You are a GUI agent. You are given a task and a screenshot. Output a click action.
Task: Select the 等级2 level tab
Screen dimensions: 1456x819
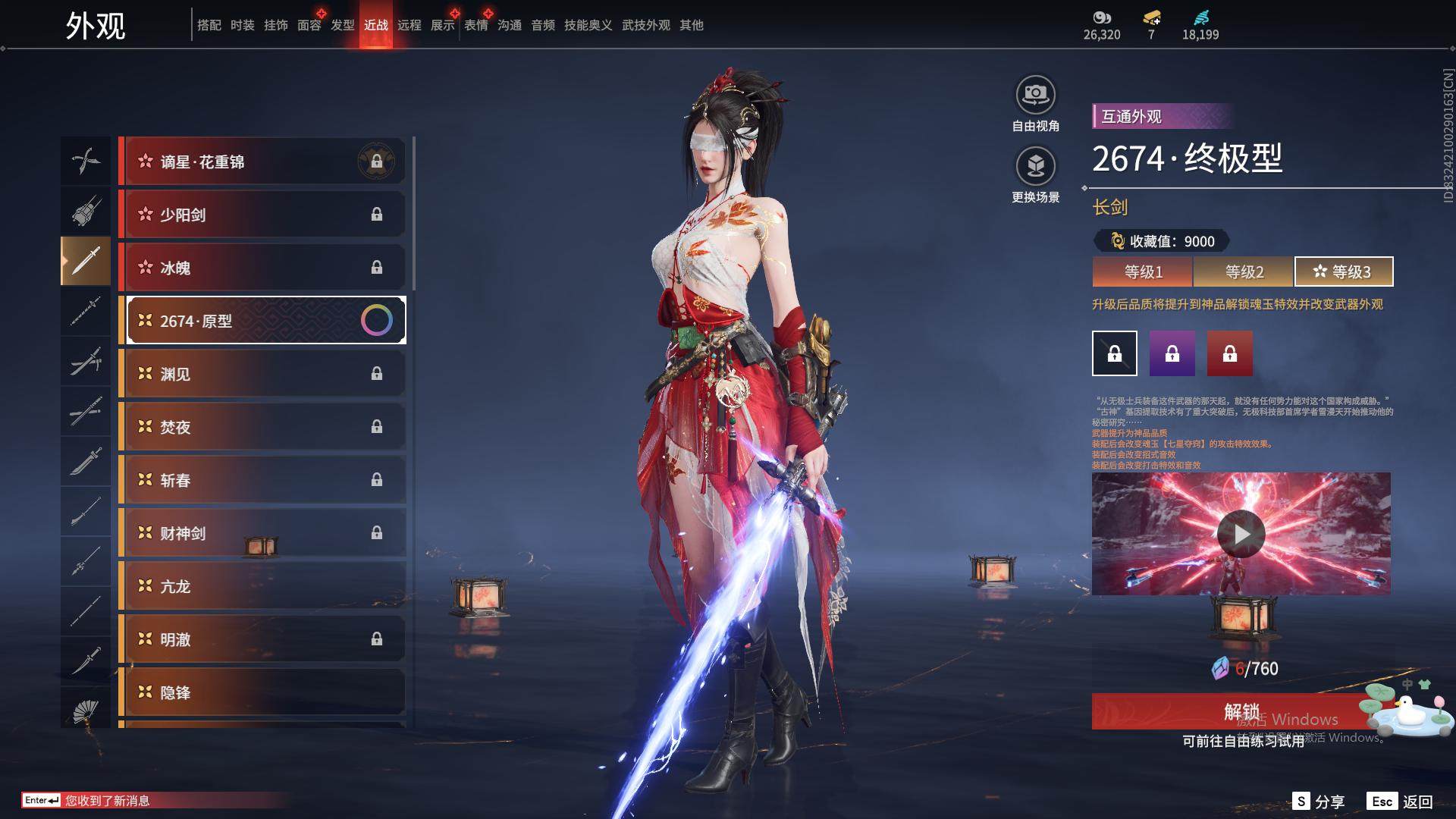1244,271
